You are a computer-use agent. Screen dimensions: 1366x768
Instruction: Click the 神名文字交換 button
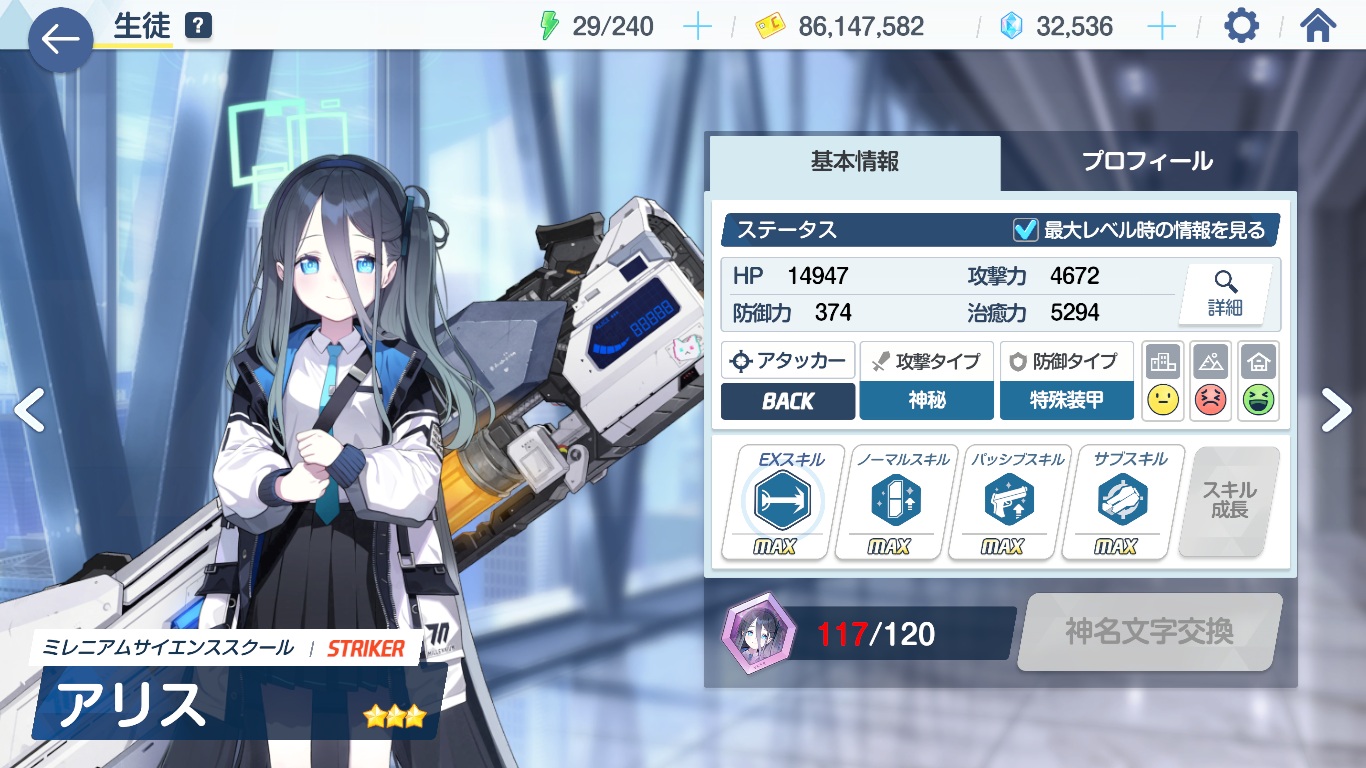point(1149,632)
